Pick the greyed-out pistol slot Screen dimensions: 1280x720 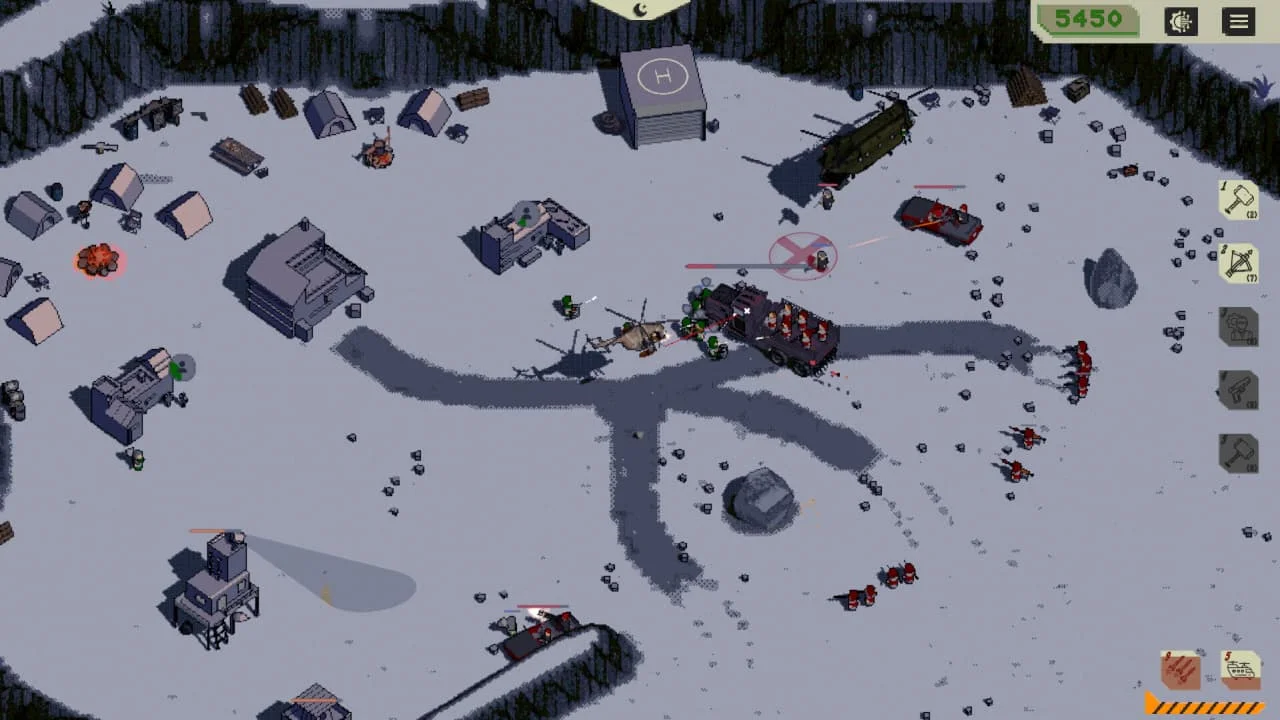click(1239, 390)
